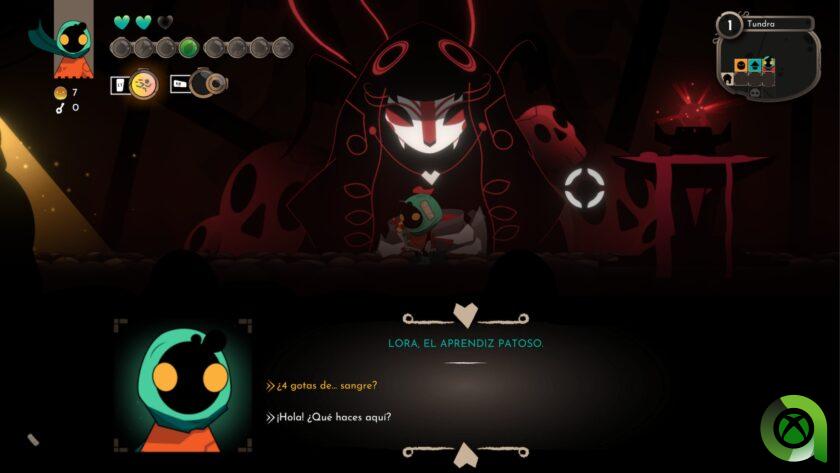Screen dimensions: 840x473
Task: Click the orange room tile on the minimap
Action: [x=742, y=67]
